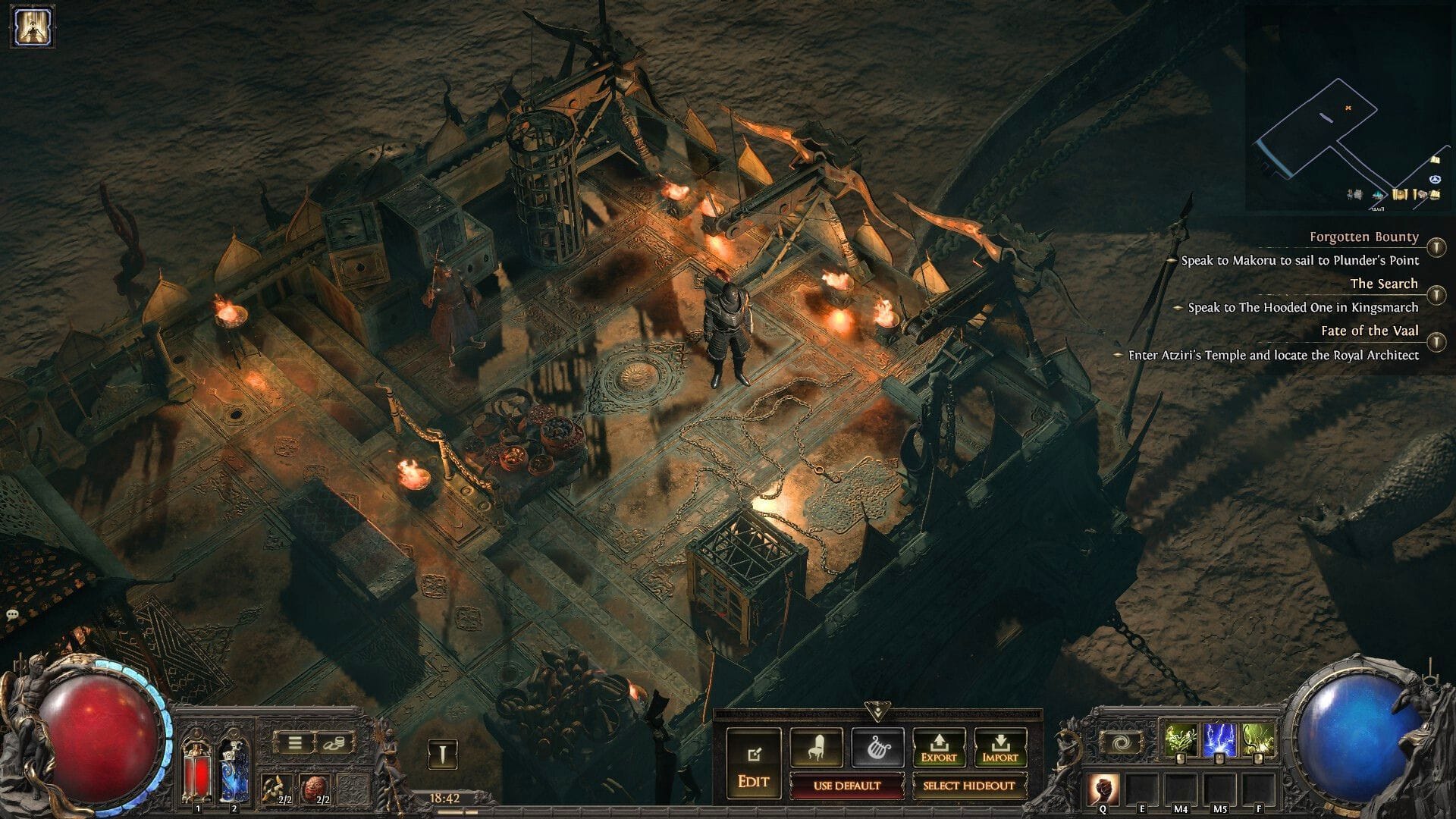Toggle the Fate of the Vaal quest pin
Screen dimensions: 1456x819
pos(1438,337)
